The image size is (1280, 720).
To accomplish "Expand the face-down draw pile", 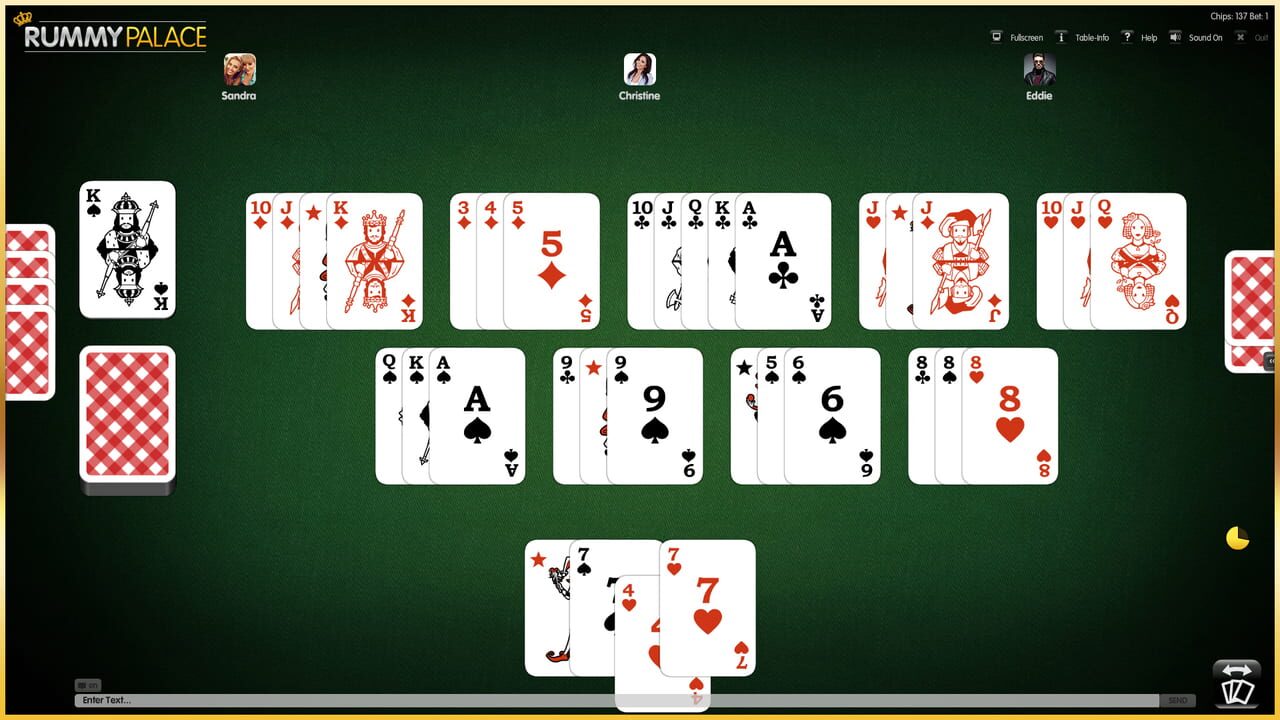I will tap(128, 418).
